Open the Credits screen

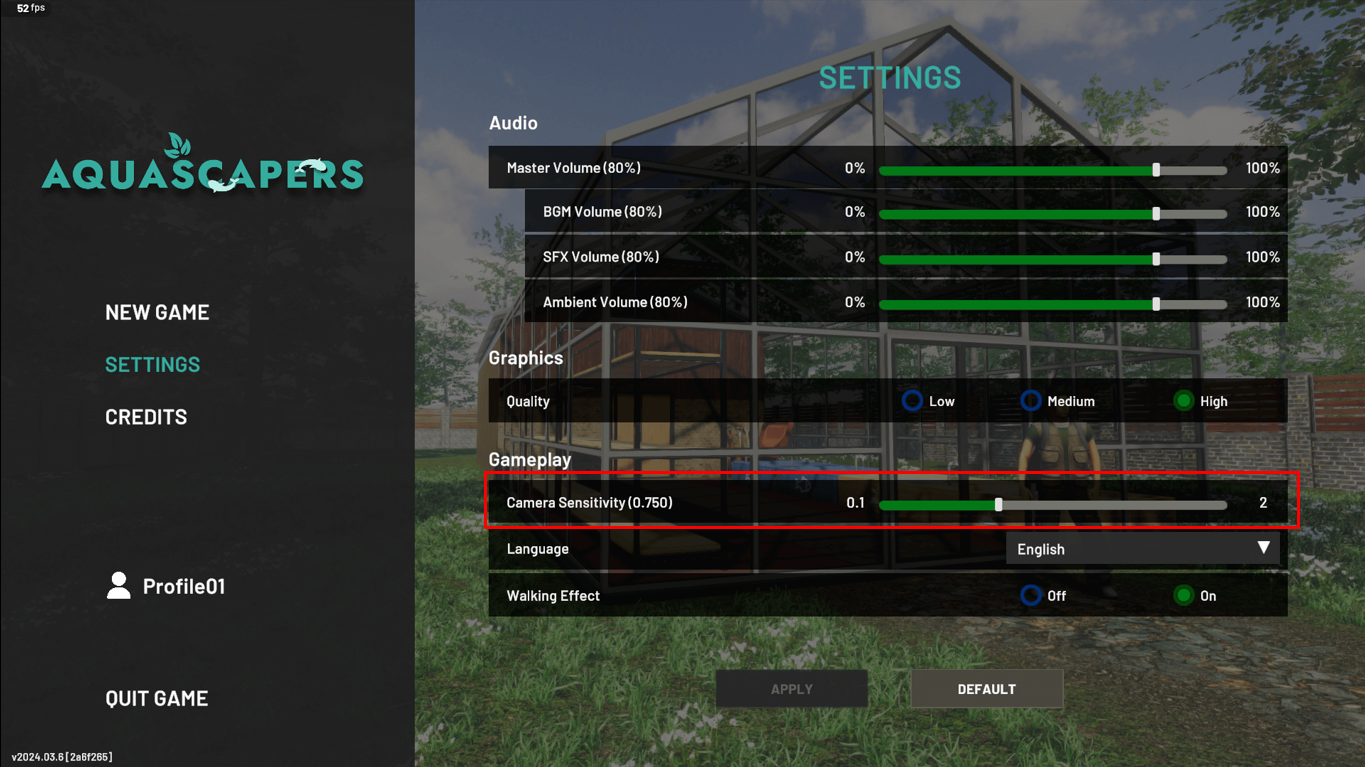(146, 416)
